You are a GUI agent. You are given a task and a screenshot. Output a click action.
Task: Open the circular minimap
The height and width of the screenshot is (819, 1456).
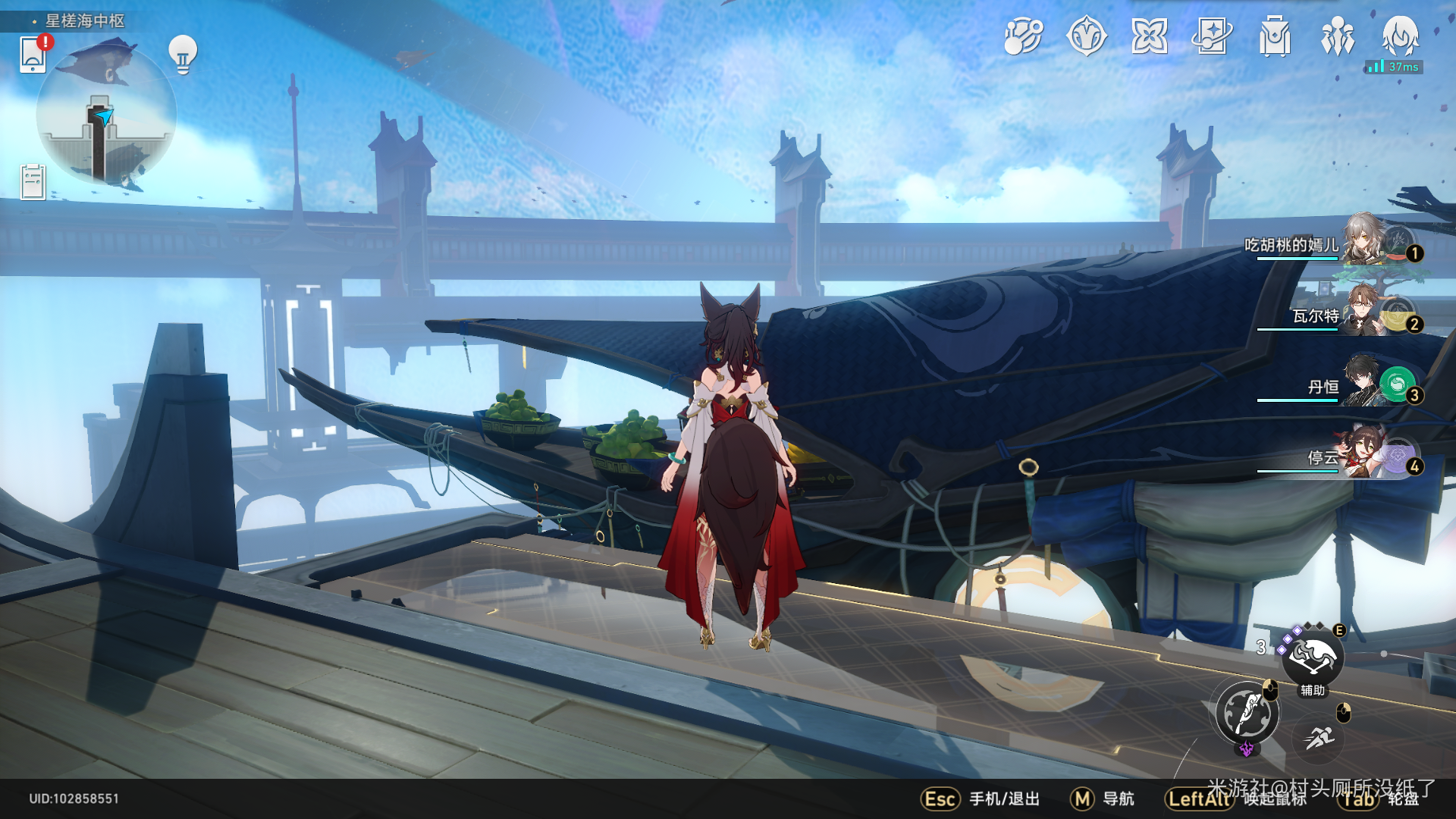click(106, 118)
